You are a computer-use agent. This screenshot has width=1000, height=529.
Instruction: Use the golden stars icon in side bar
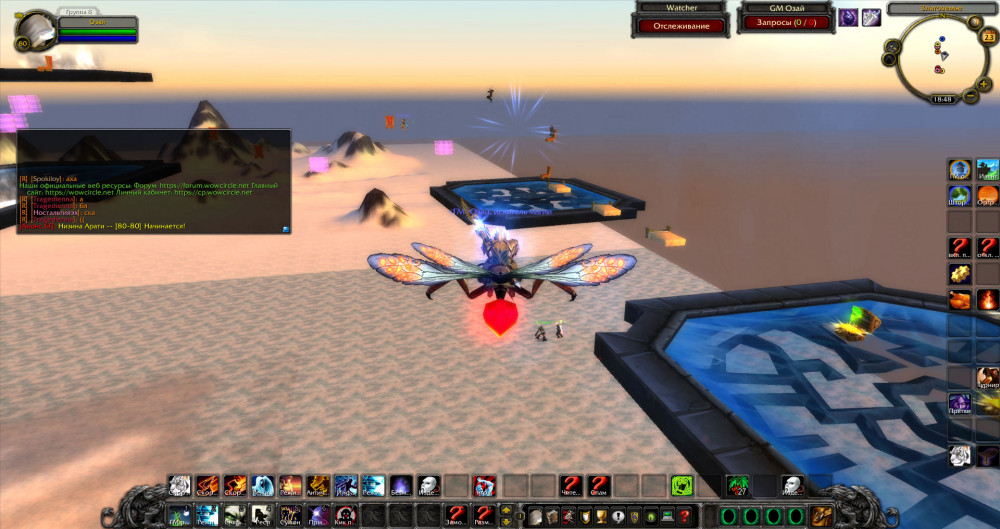959,273
